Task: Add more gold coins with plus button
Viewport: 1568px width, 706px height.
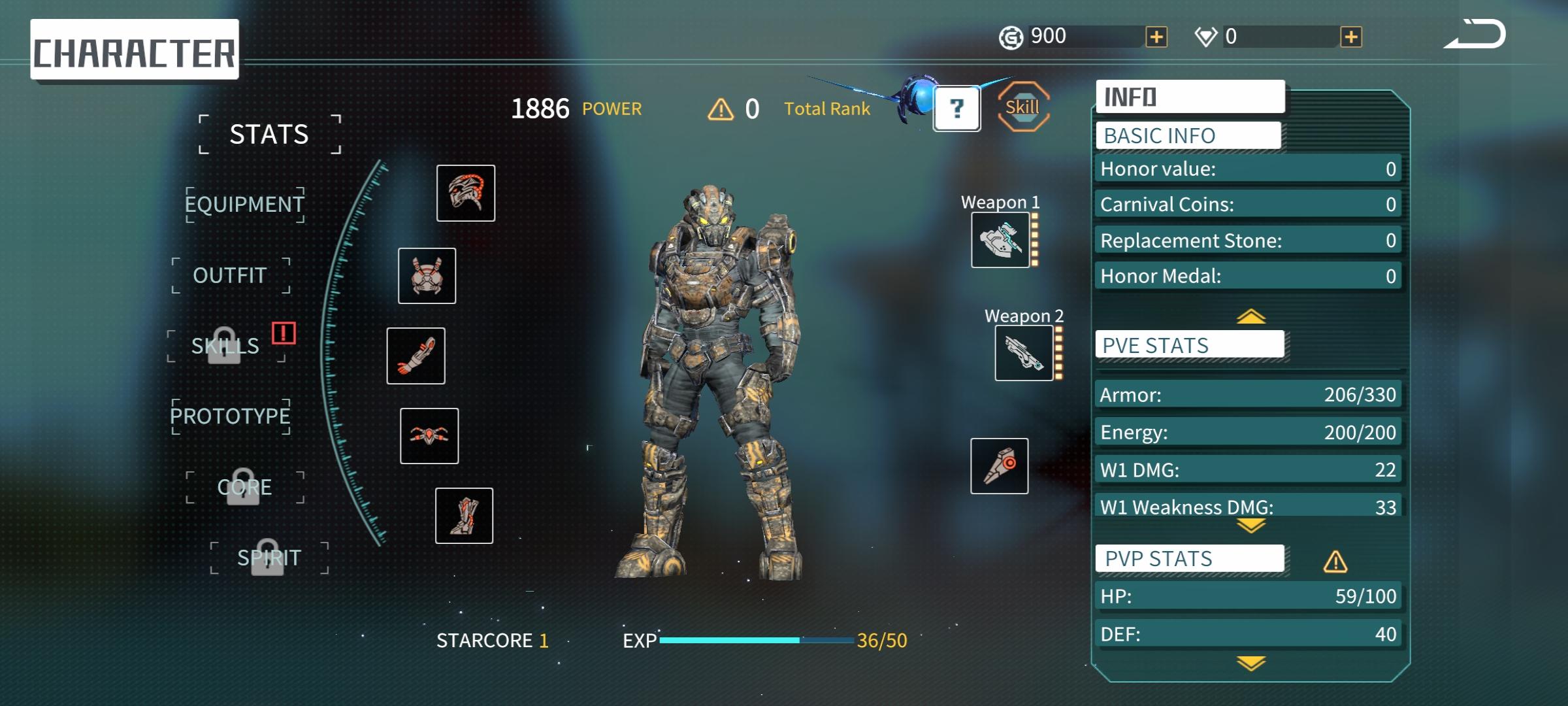Action: click(x=1156, y=37)
